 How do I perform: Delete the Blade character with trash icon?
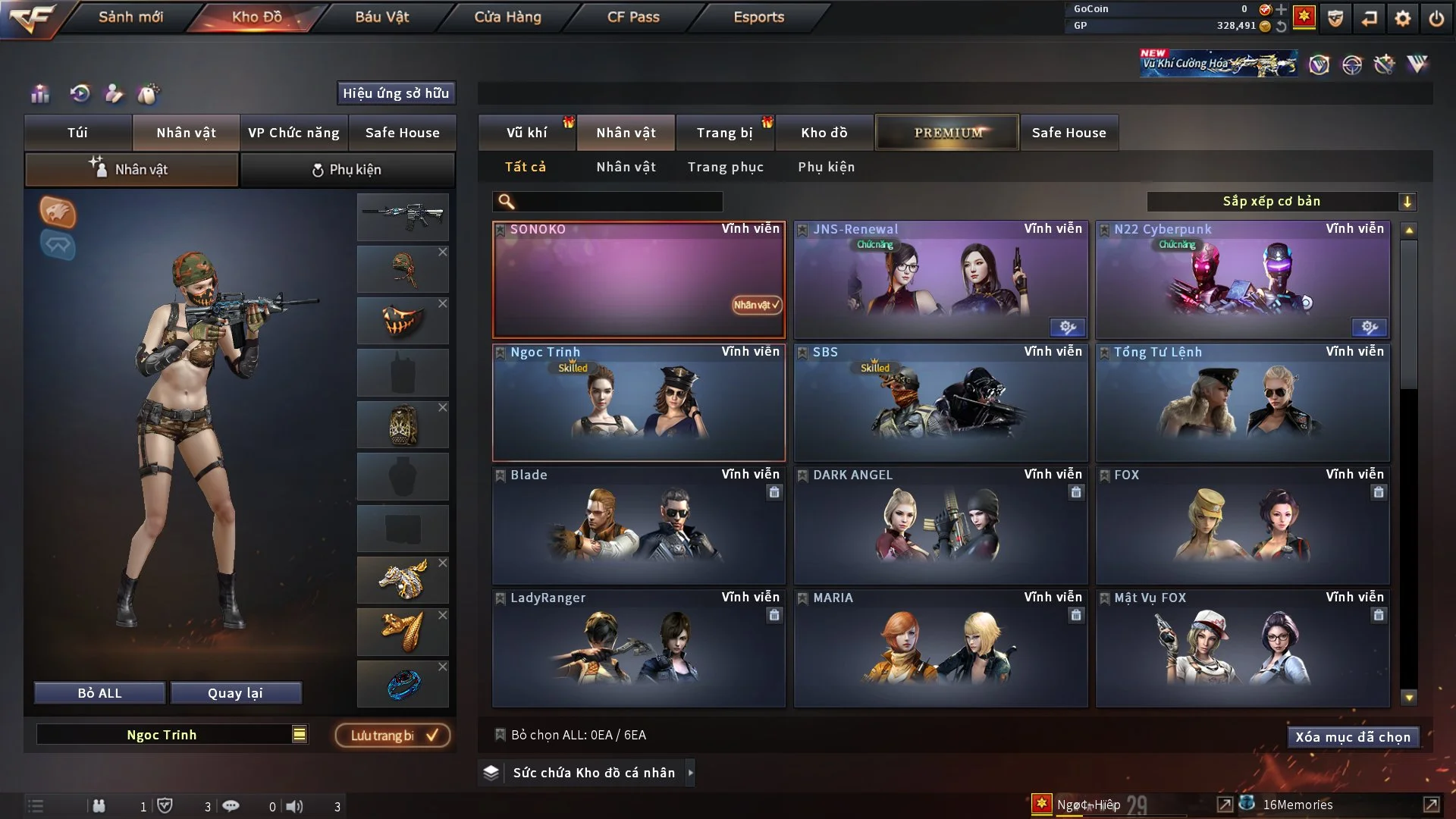[x=773, y=493]
